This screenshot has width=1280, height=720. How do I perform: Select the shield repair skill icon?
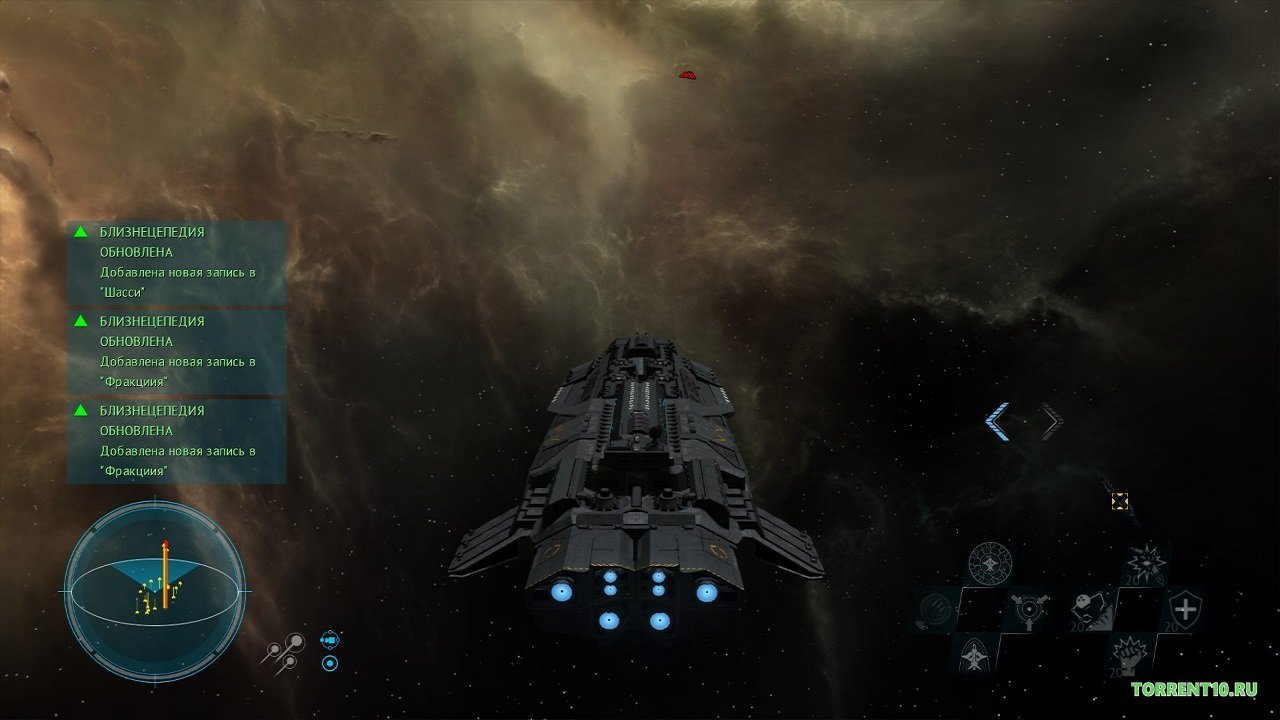1188,609
